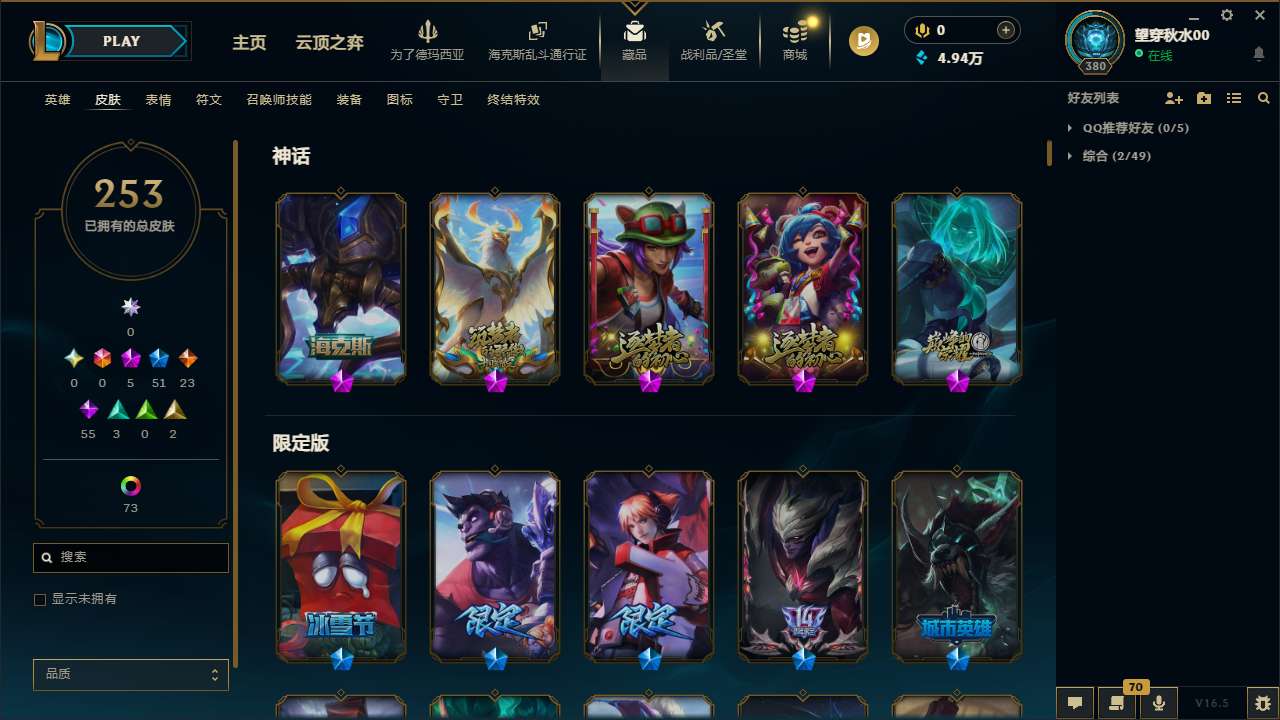This screenshot has width=1280, height=720.
Task: Click the add friend icon
Action: (x=1174, y=98)
